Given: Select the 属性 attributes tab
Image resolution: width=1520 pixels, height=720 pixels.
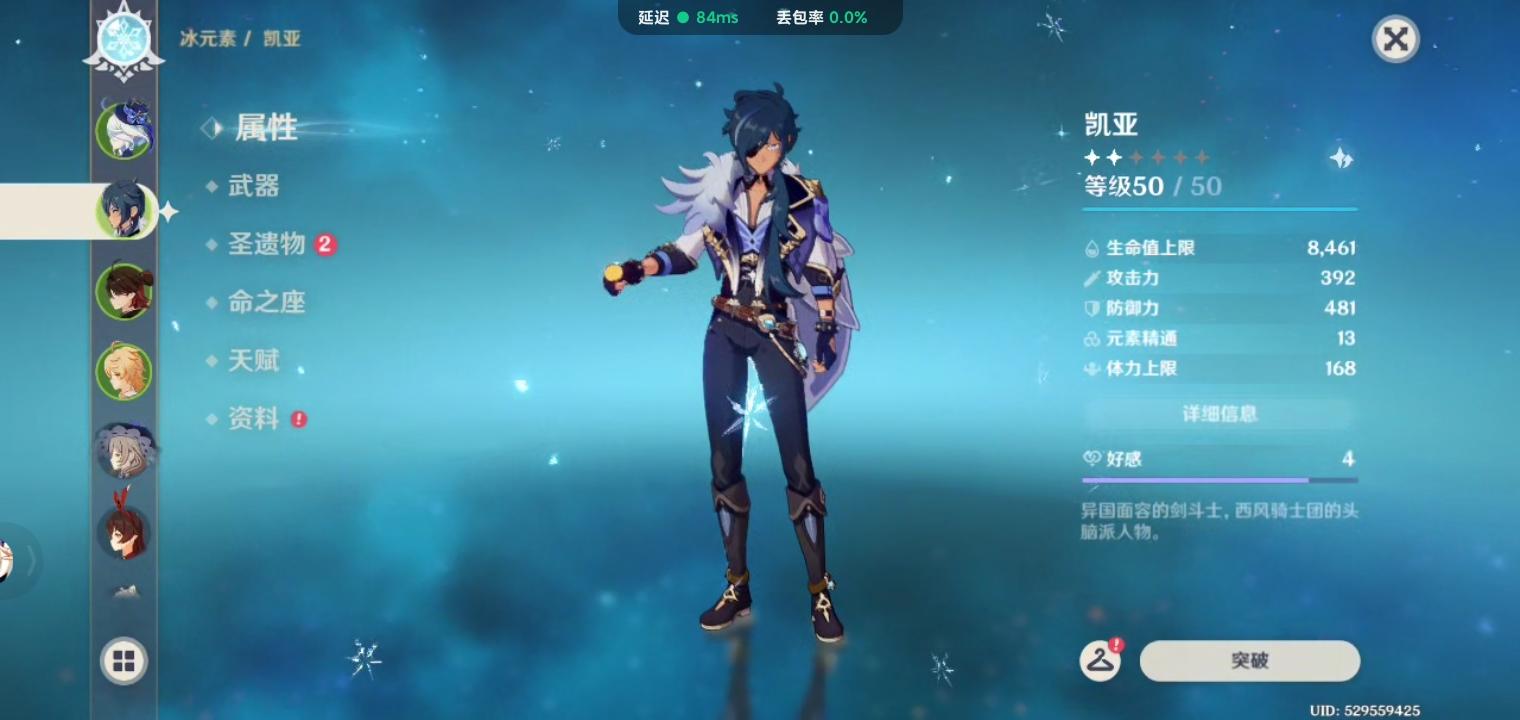Looking at the screenshot, I should click(265, 128).
